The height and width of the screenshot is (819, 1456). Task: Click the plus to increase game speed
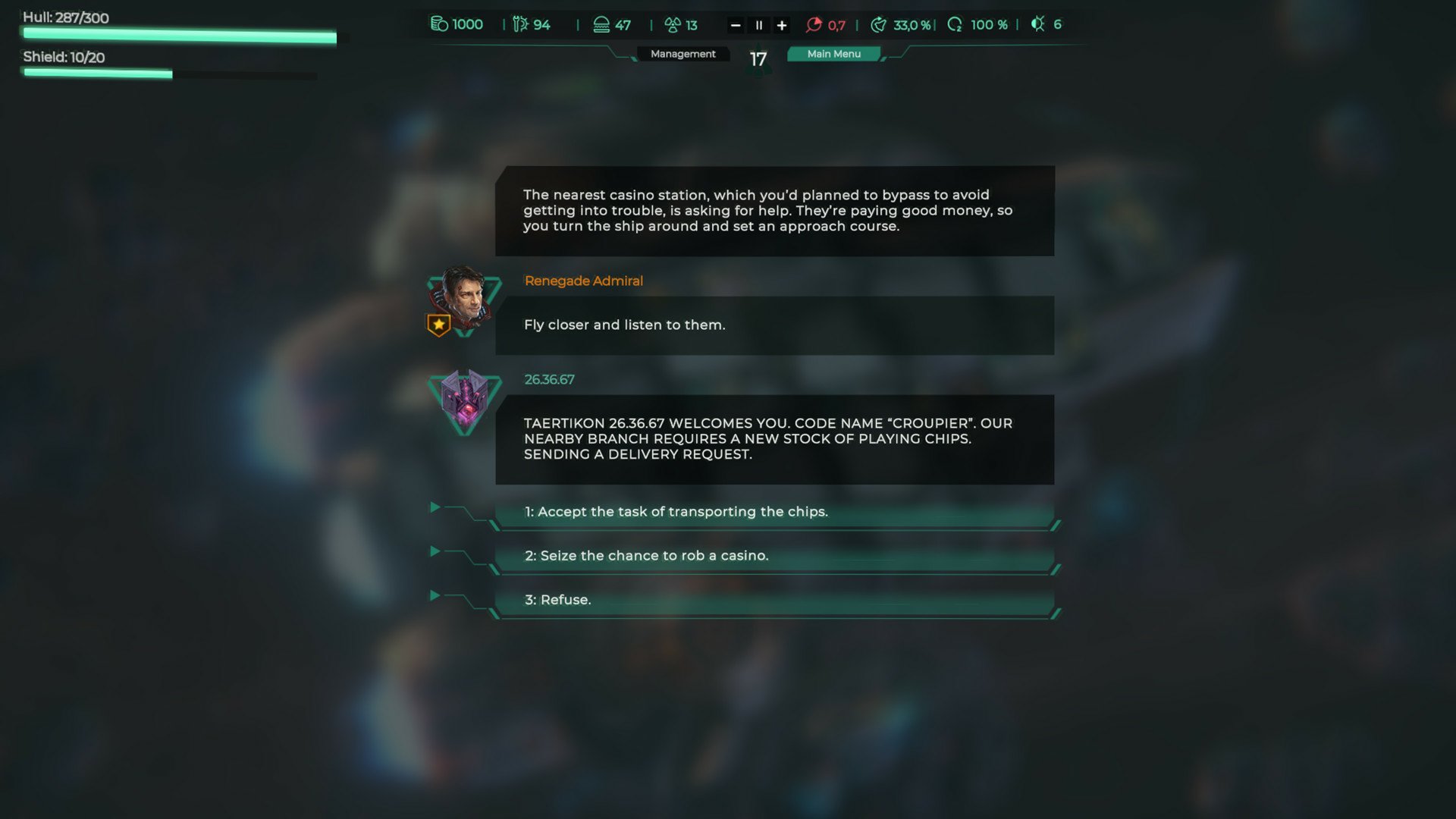[x=782, y=24]
